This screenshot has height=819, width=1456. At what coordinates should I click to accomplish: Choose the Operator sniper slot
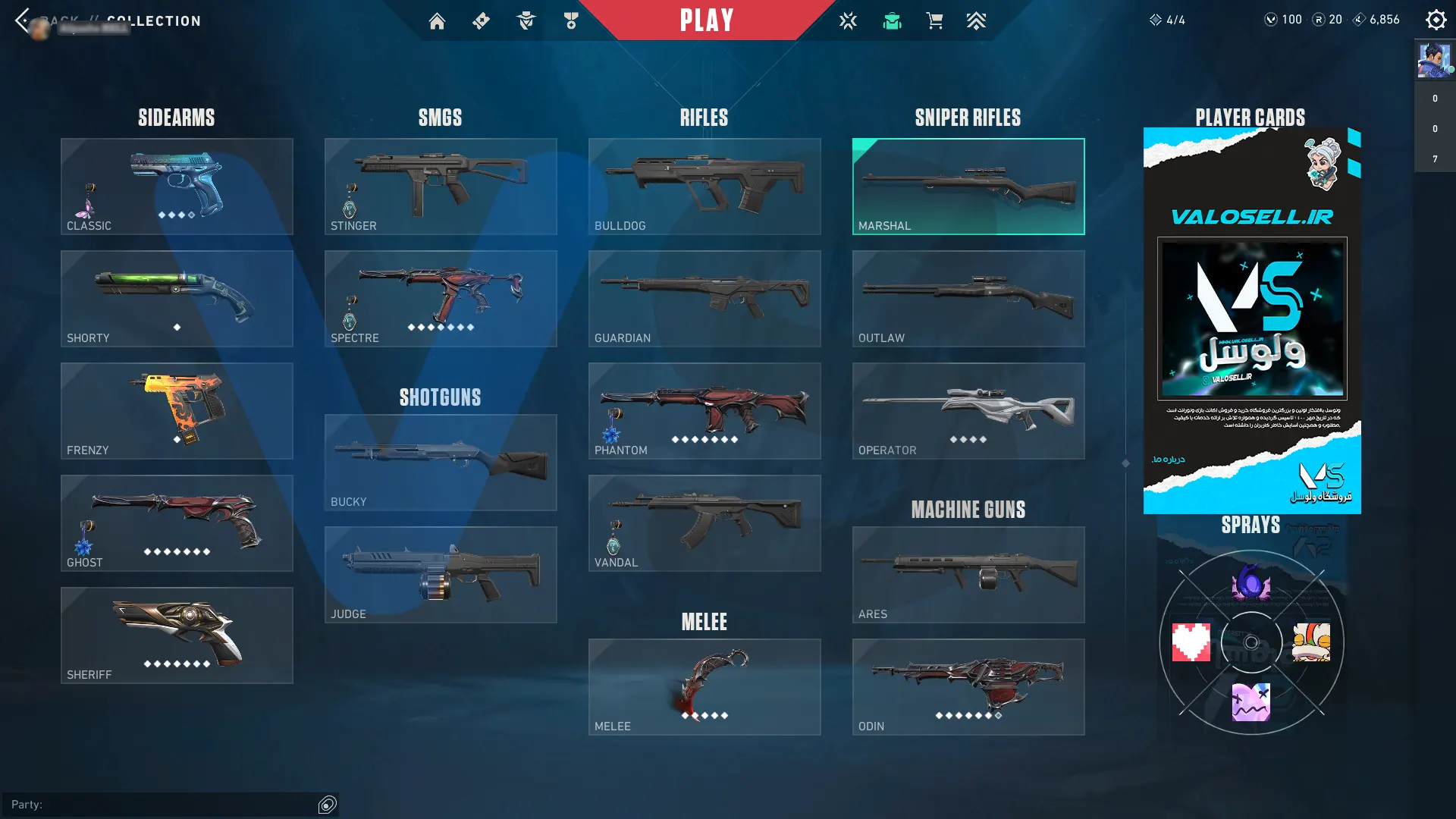[x=968, y=411]
